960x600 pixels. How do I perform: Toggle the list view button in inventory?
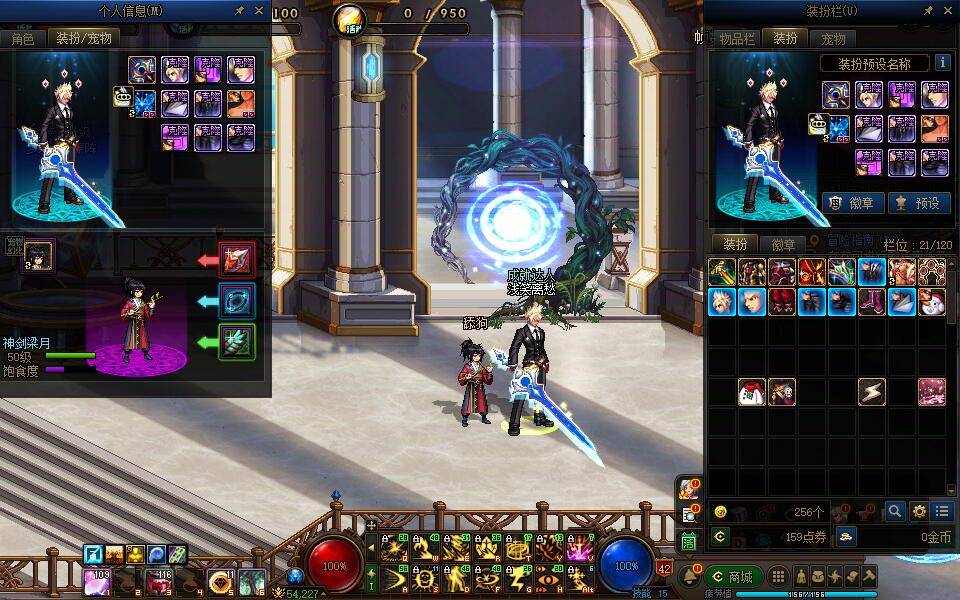(x=941, y=511)
